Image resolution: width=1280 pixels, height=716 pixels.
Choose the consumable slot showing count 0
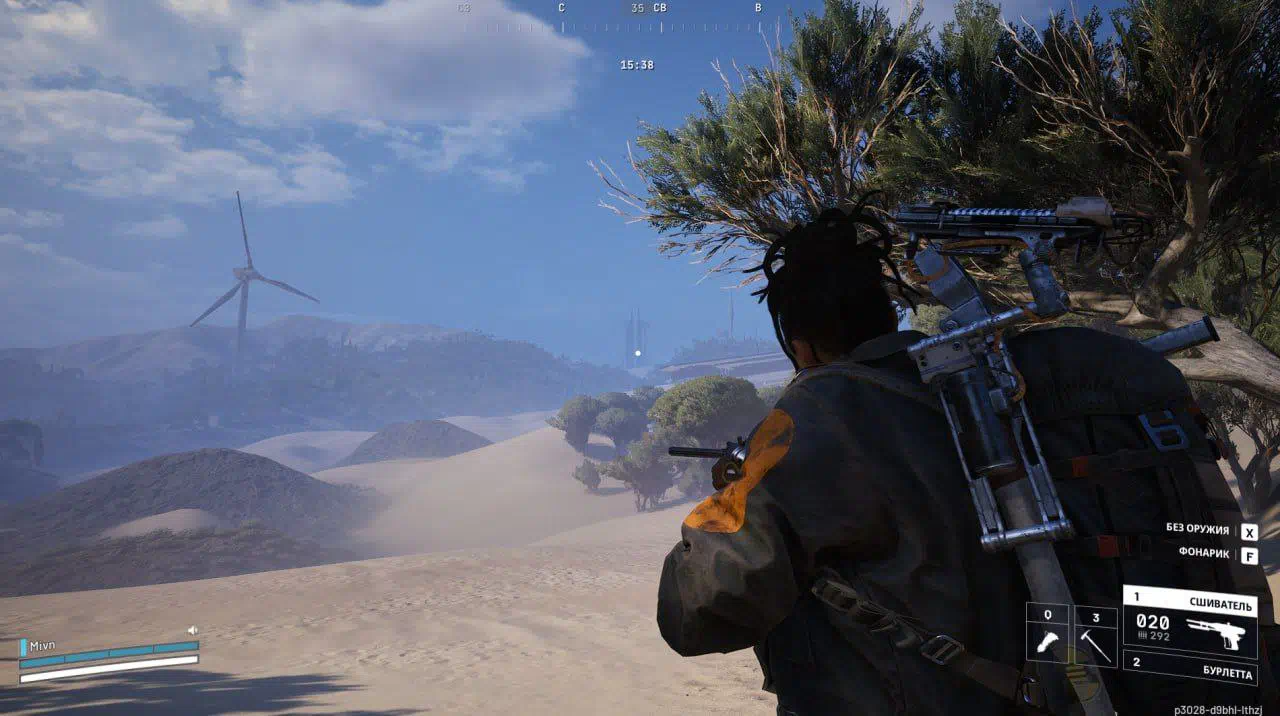(1047, 635)
